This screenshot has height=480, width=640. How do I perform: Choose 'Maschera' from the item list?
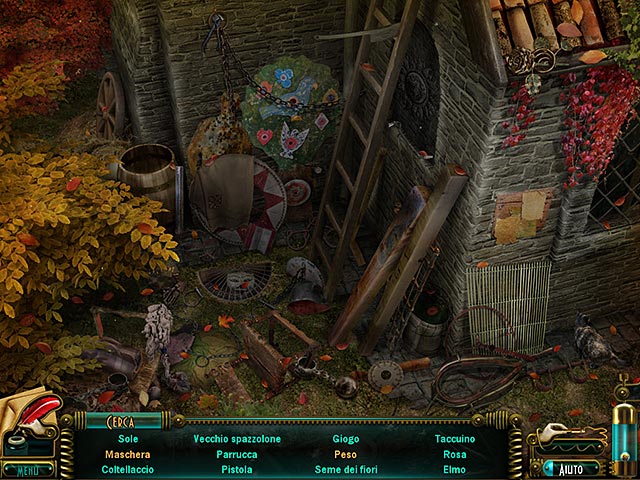click(128, 453)
